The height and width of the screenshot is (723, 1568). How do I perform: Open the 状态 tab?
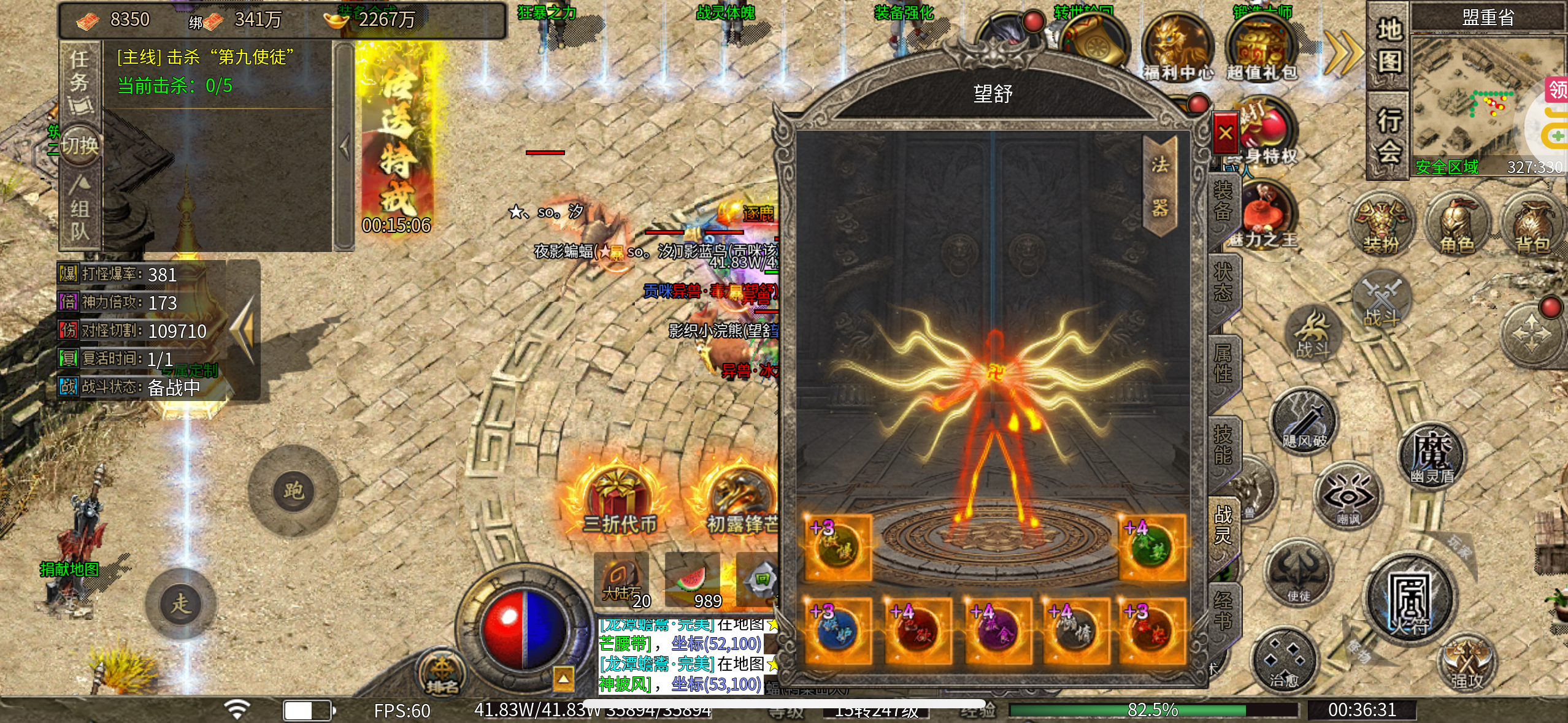pos(1223,283)
